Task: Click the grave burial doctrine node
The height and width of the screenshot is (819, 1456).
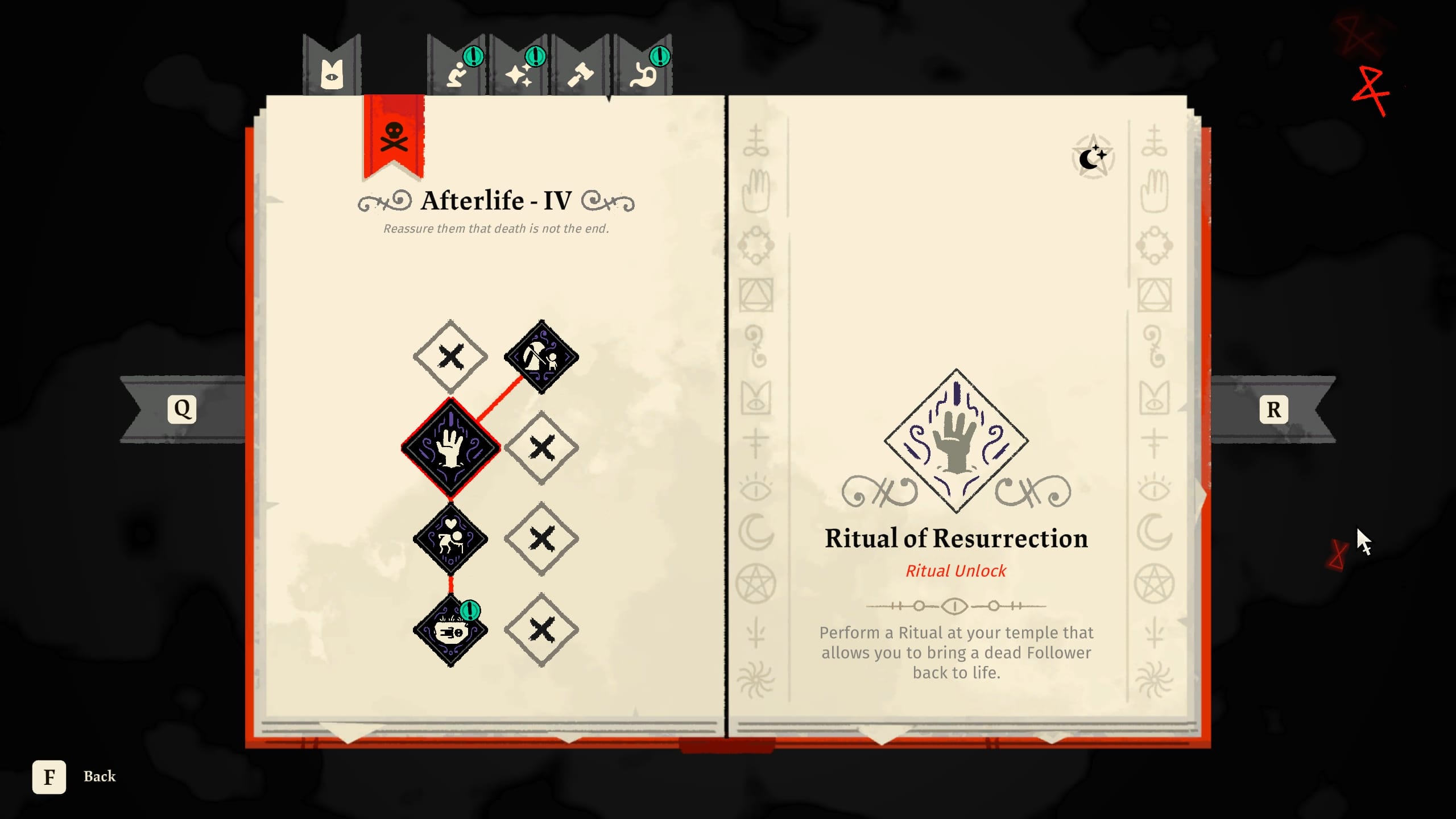Action: [541, 357]
